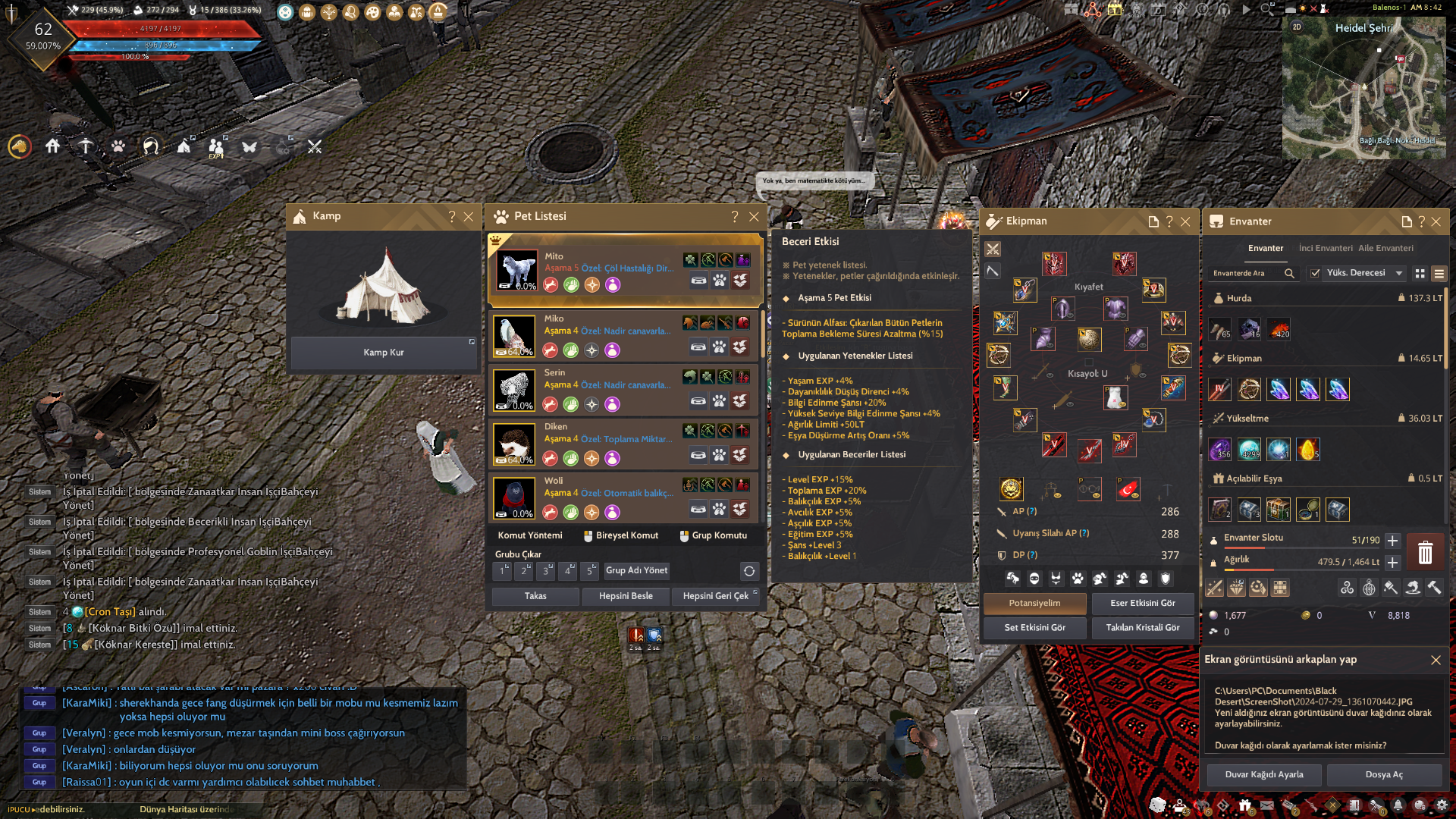Switch to İnci Envanteri tab
The height and width of the screenshot is (819, 1456).
(x=1325, y=248)
